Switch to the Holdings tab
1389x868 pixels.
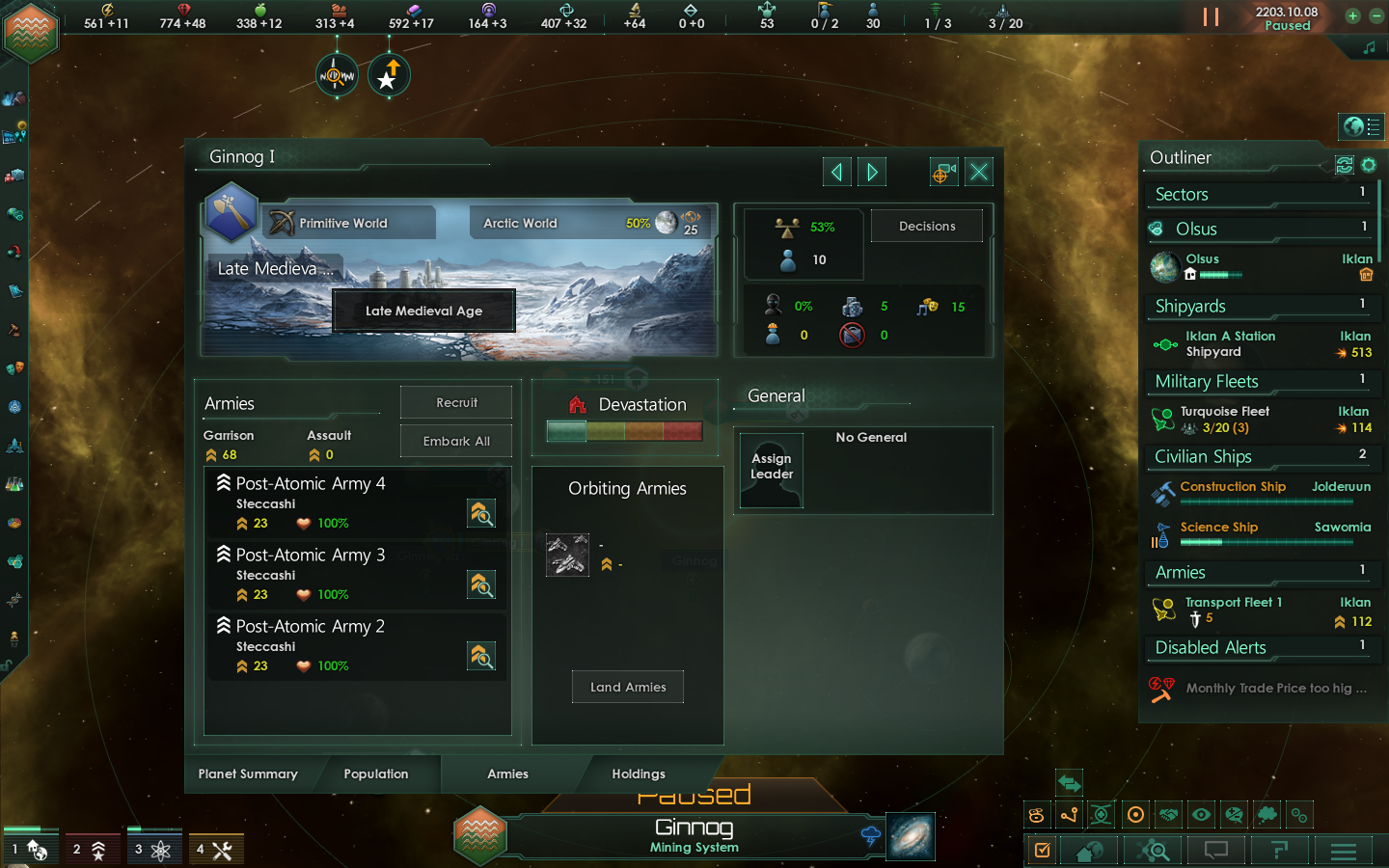point(639,773)
